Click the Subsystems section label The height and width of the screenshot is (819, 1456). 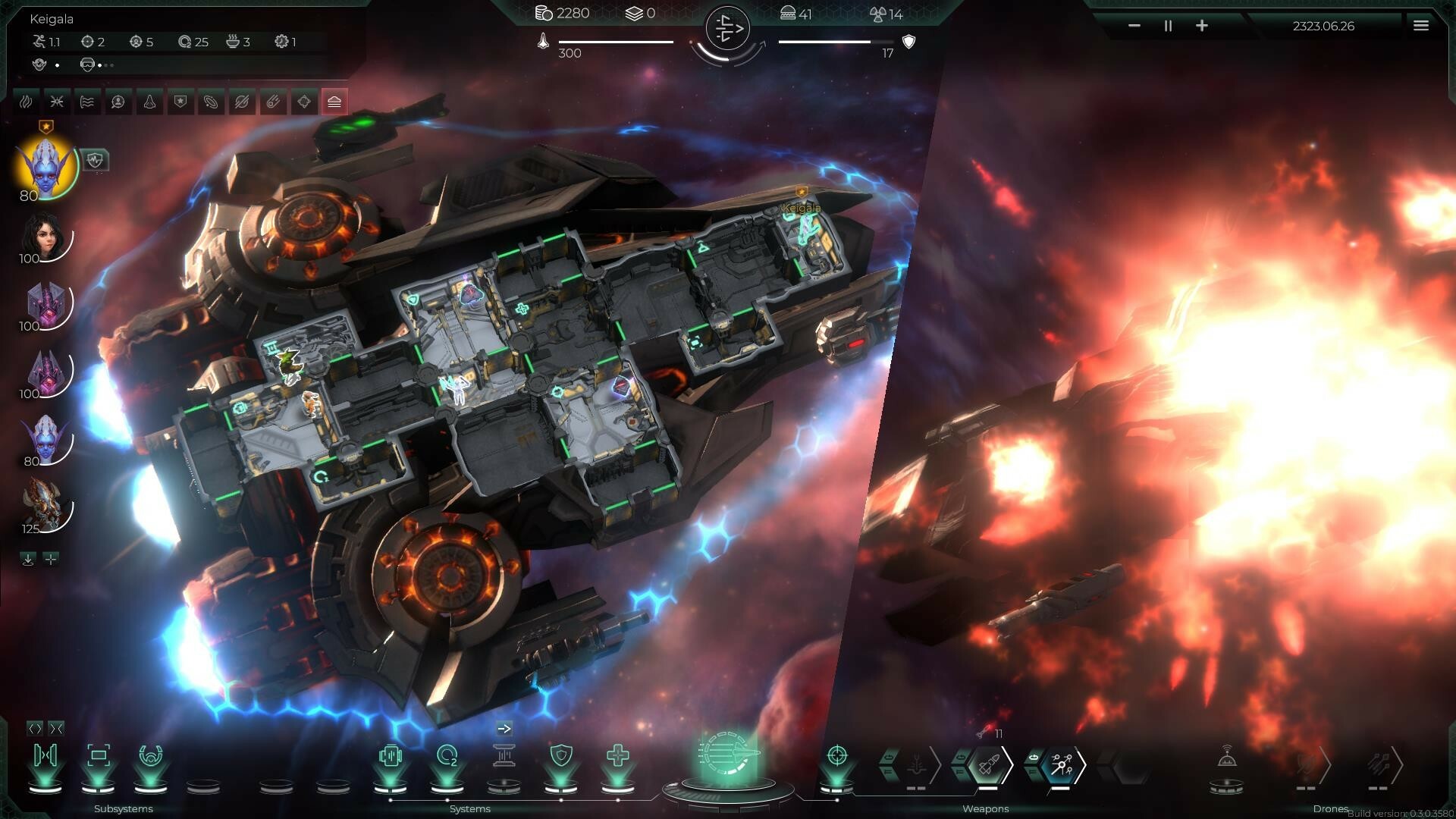coord(122,809)
